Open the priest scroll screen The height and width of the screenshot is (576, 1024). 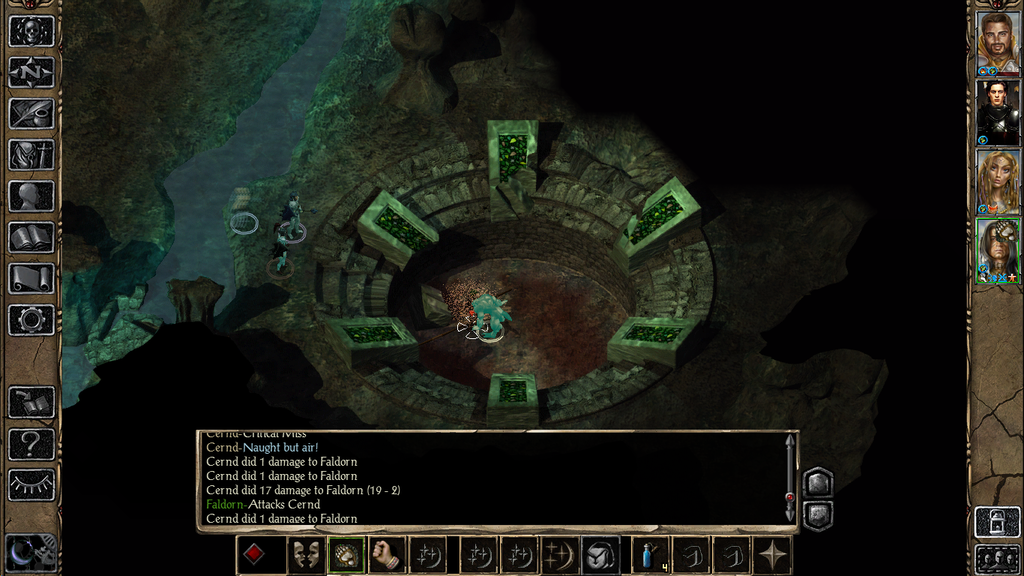pos(31,278)
